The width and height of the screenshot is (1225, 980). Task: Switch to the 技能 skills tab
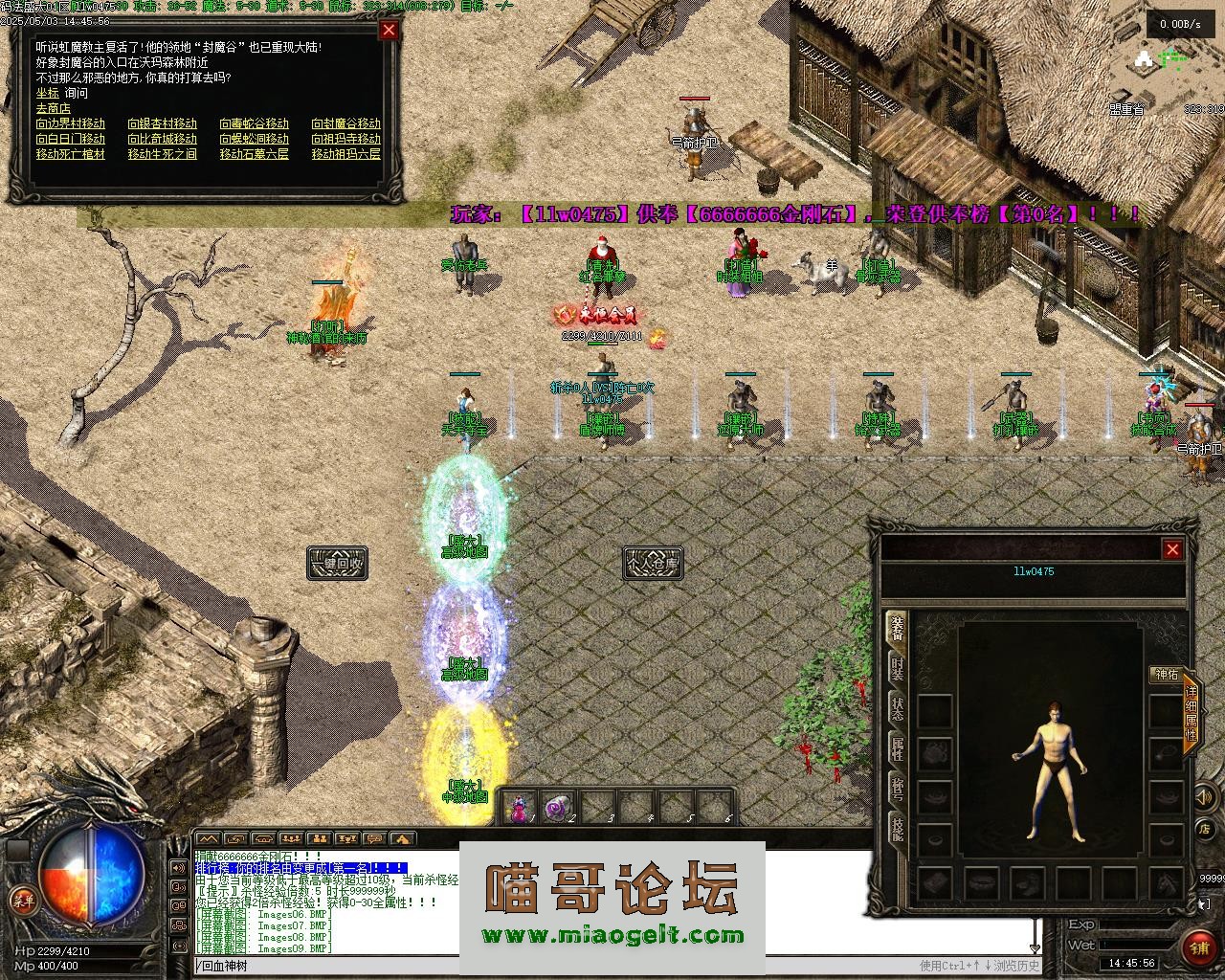897,829
